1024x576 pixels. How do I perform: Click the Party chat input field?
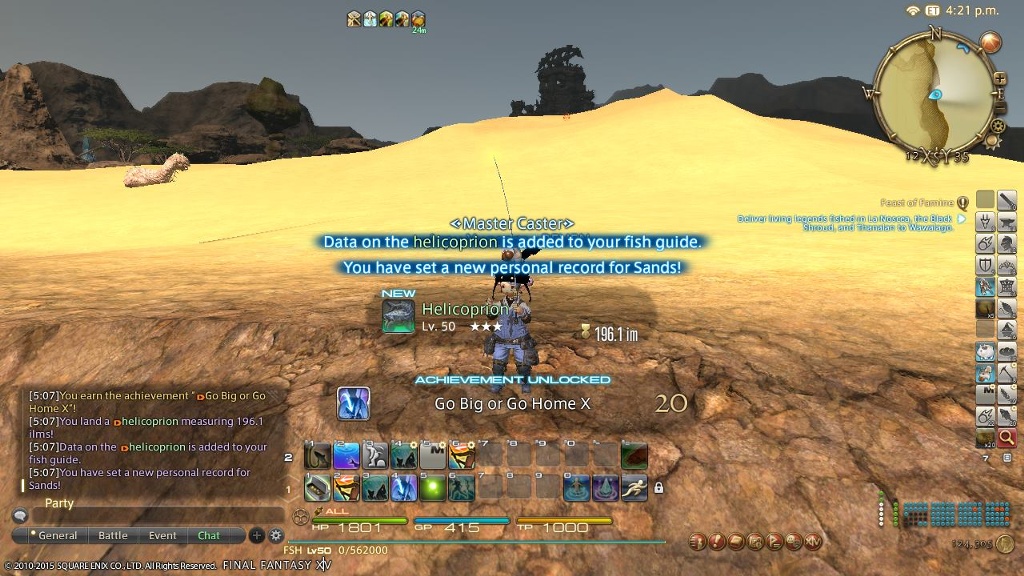click(150, 516)
